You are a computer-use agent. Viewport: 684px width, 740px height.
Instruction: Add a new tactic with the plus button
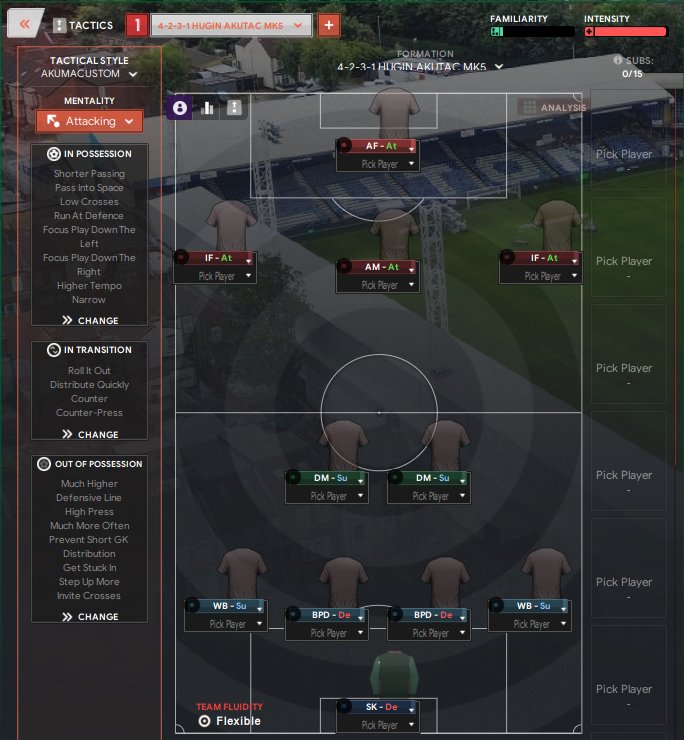328,26
